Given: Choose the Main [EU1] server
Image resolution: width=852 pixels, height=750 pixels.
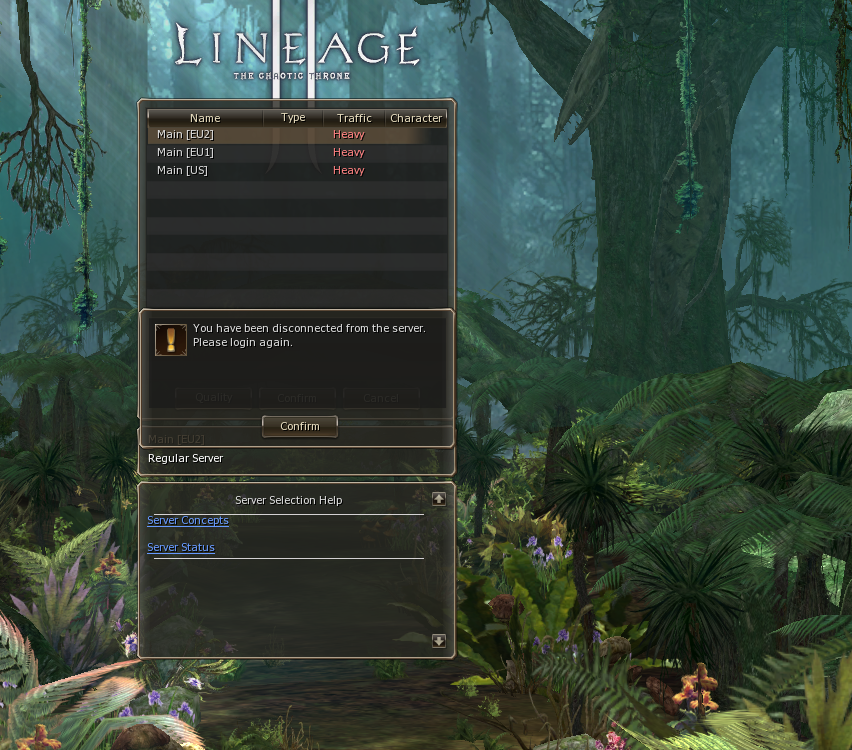Looking at the screenshot, I should point(186,153).
